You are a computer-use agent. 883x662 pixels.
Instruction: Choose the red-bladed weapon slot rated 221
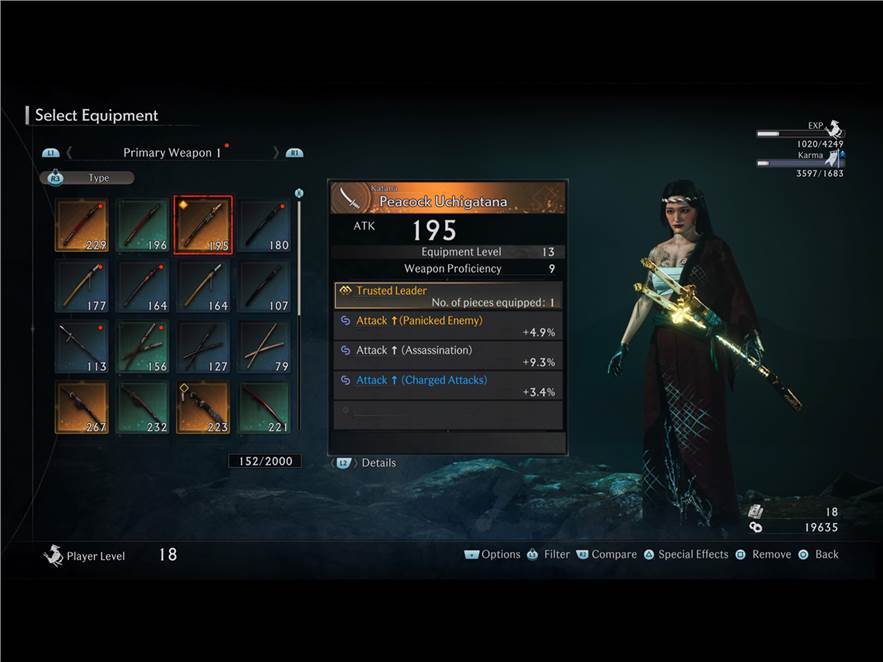point(265,407)
